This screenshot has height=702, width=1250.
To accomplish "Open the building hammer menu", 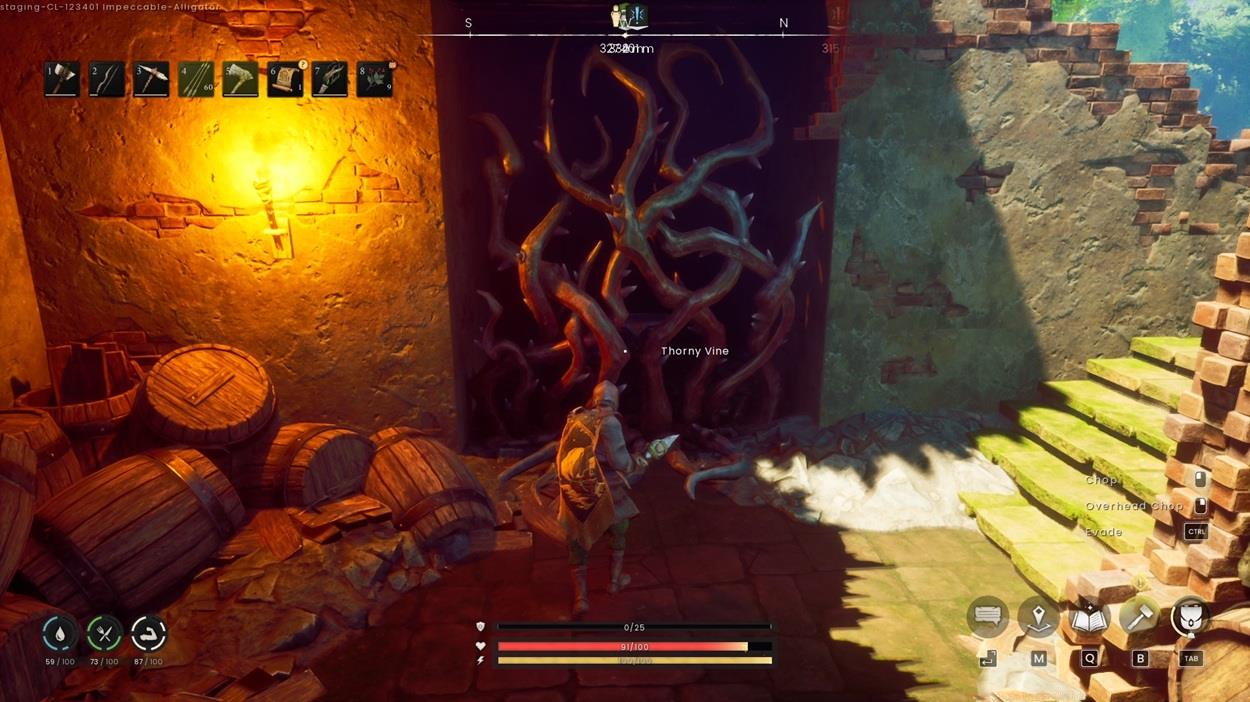I will point(1139,618).
